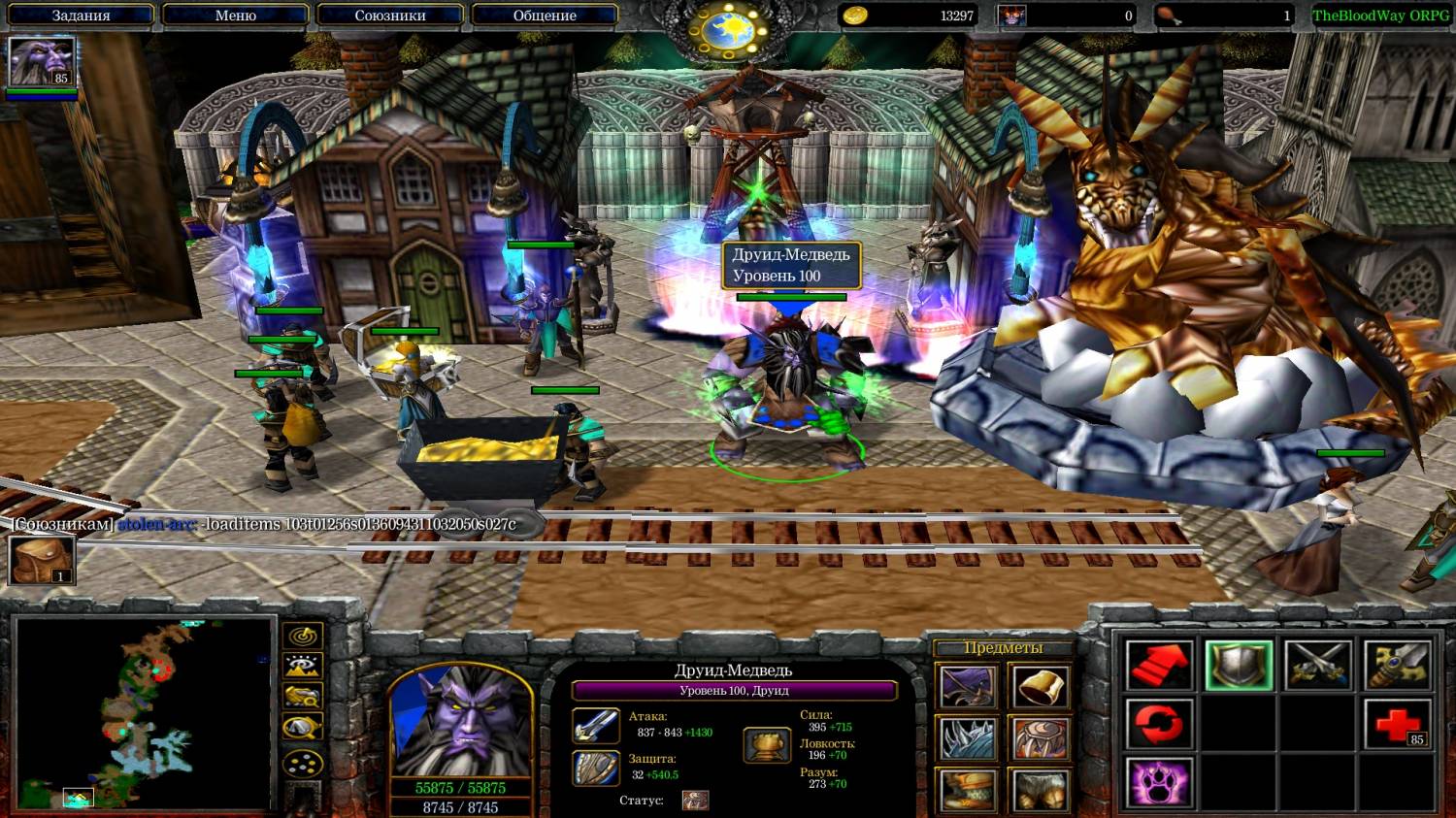This screenshot has width=1456, height=818.
Task: Click the minimap
Action: 144,713
